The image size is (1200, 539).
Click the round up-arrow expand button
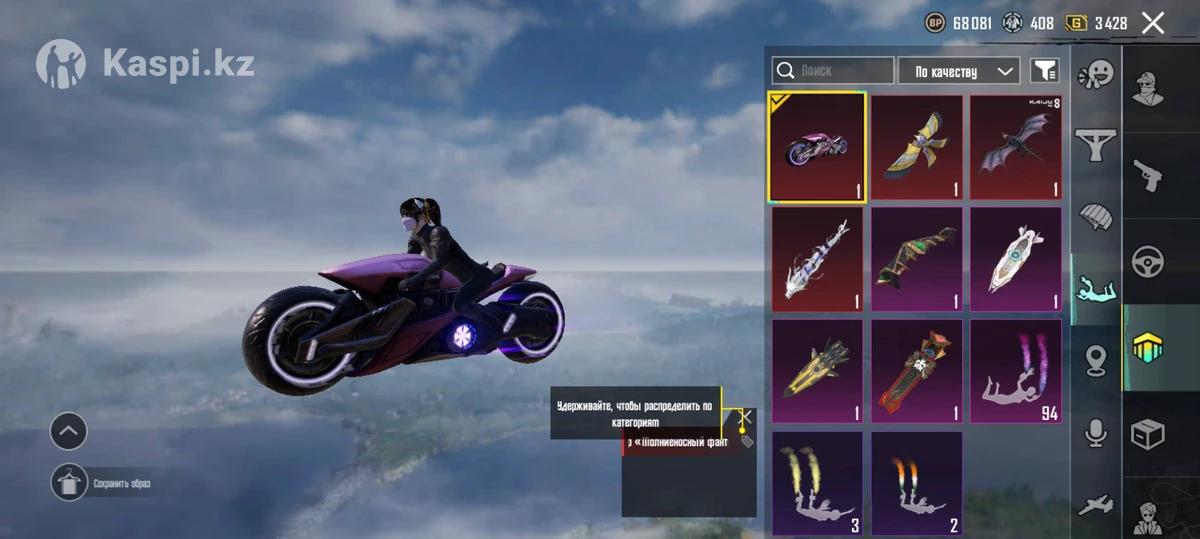[x=69, y=432]
